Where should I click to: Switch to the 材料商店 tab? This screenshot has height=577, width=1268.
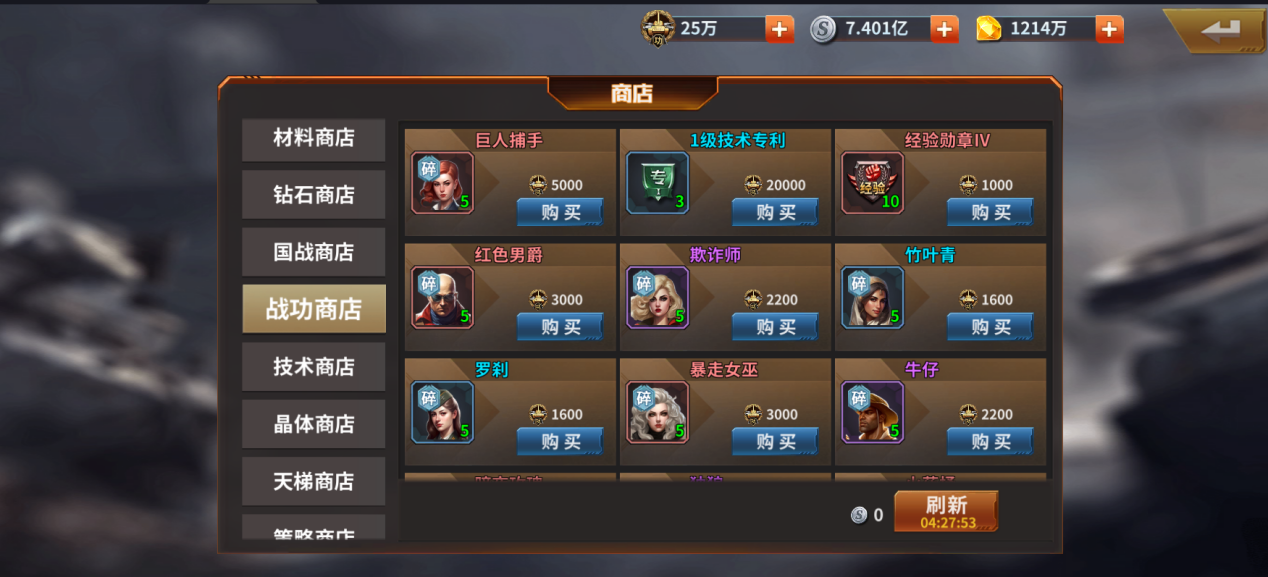pos(313,139)
